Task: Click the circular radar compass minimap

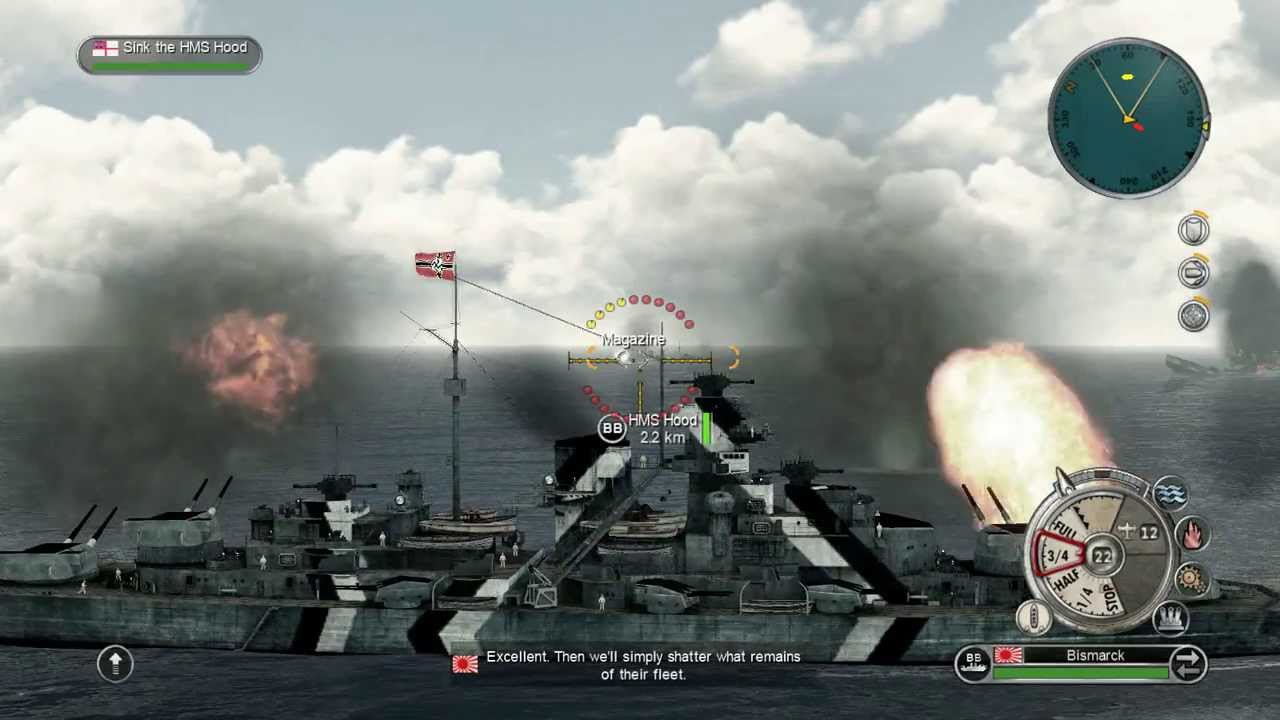Action: (x=1128, y=119)
